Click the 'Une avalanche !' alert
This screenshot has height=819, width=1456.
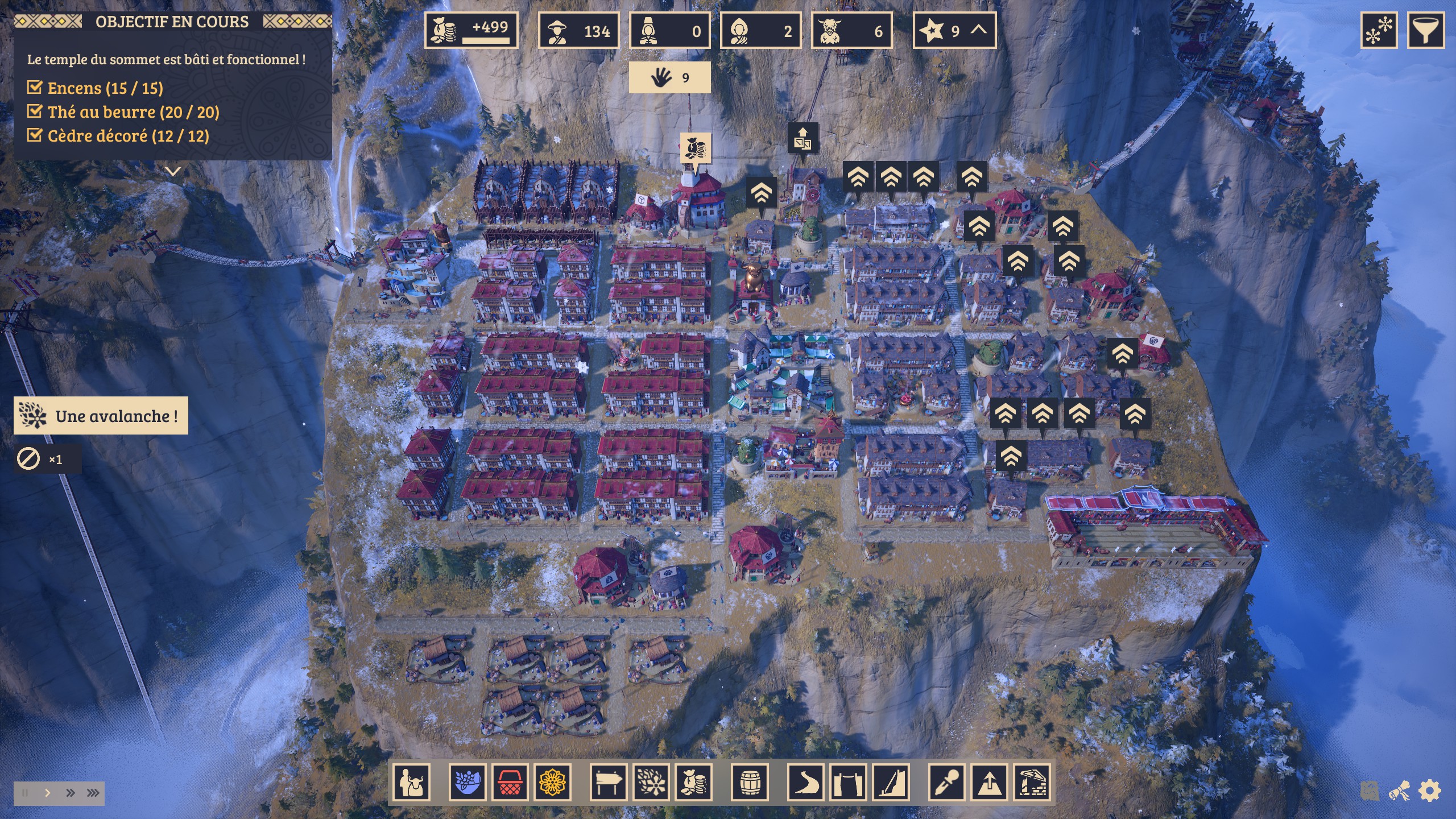[x=101, y=416]
